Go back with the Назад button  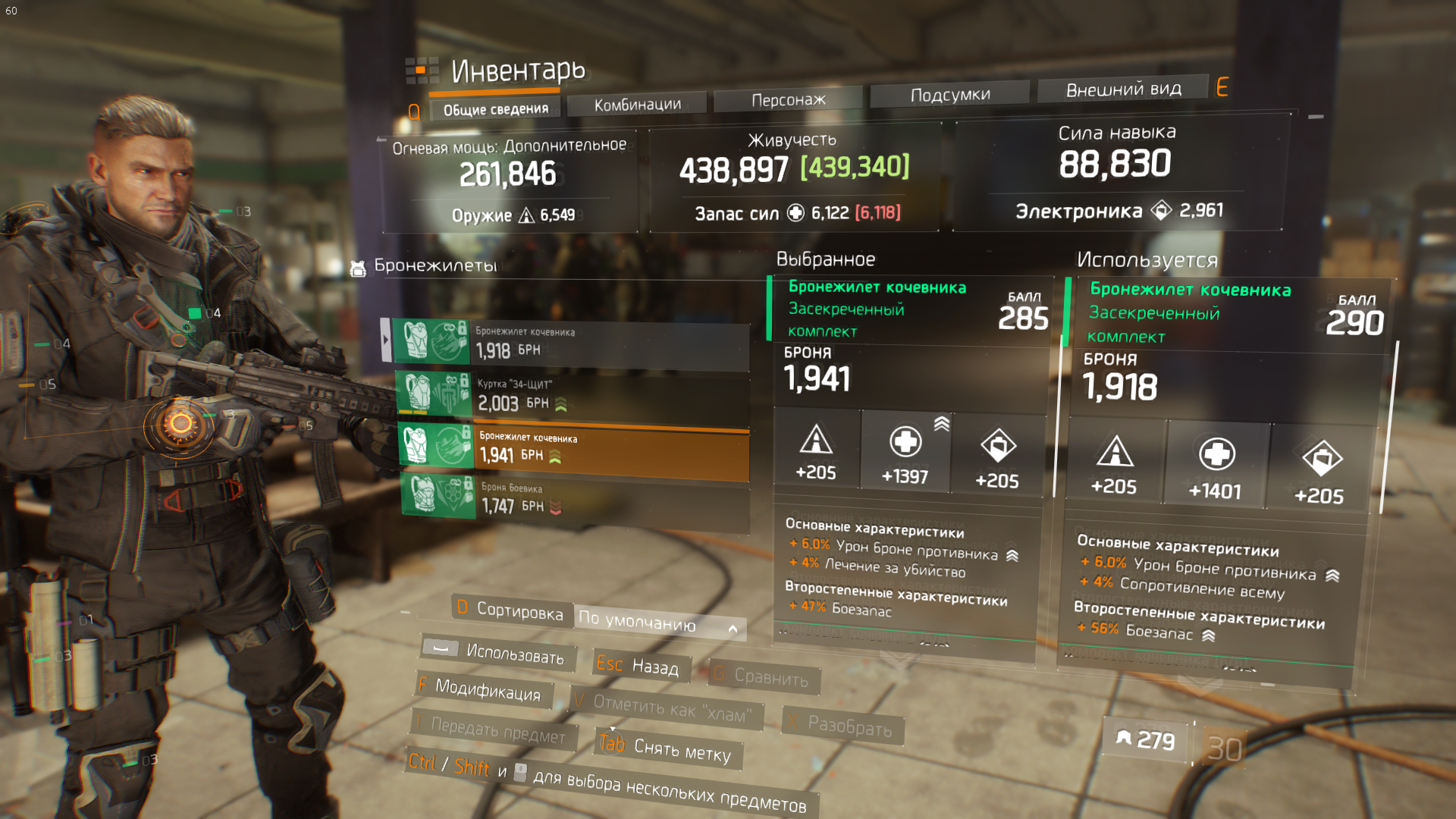pyautogui.click(x=641, y=666)
